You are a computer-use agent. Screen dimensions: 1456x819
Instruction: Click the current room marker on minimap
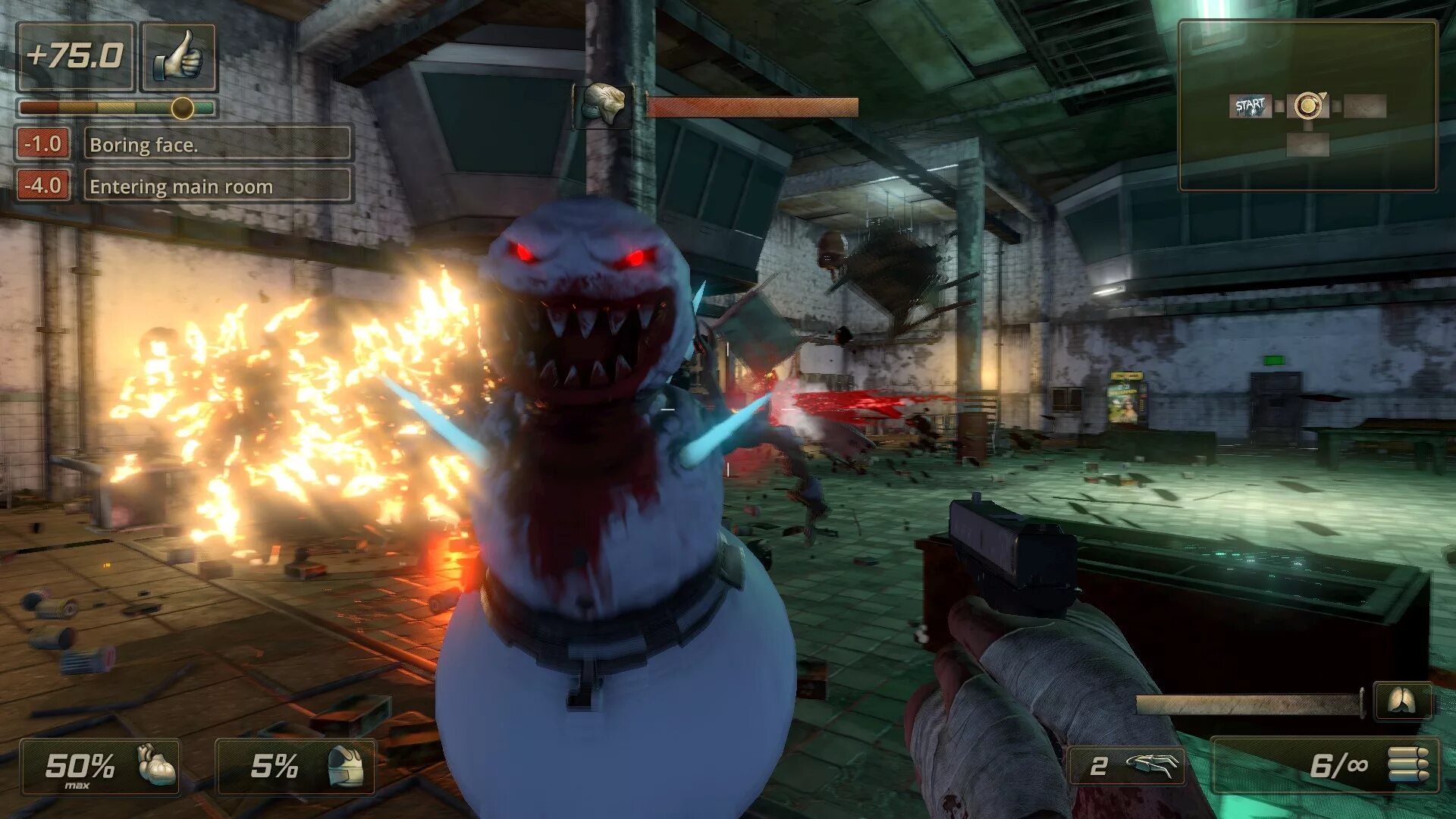point(1307,105)
